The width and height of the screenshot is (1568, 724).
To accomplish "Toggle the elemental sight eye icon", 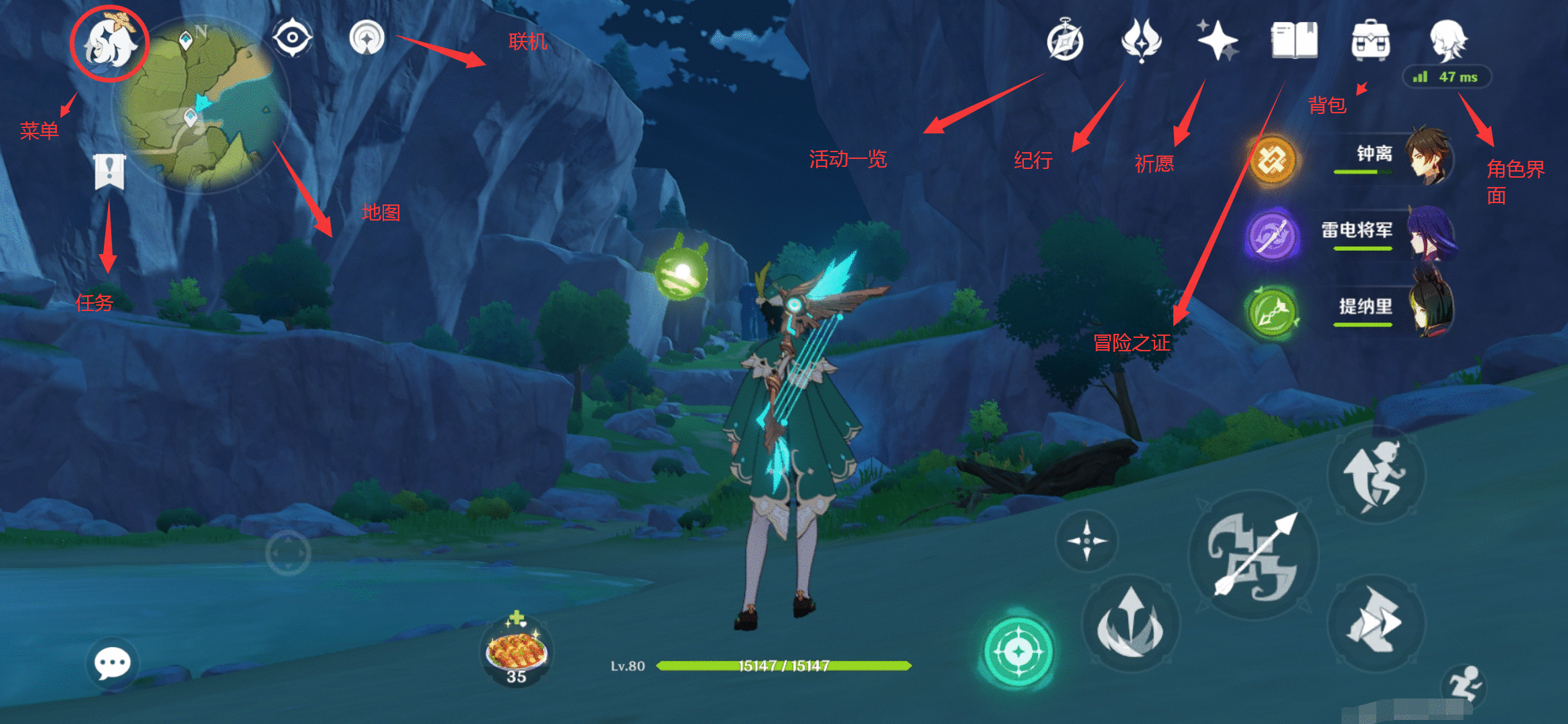I will pos(293,38).
